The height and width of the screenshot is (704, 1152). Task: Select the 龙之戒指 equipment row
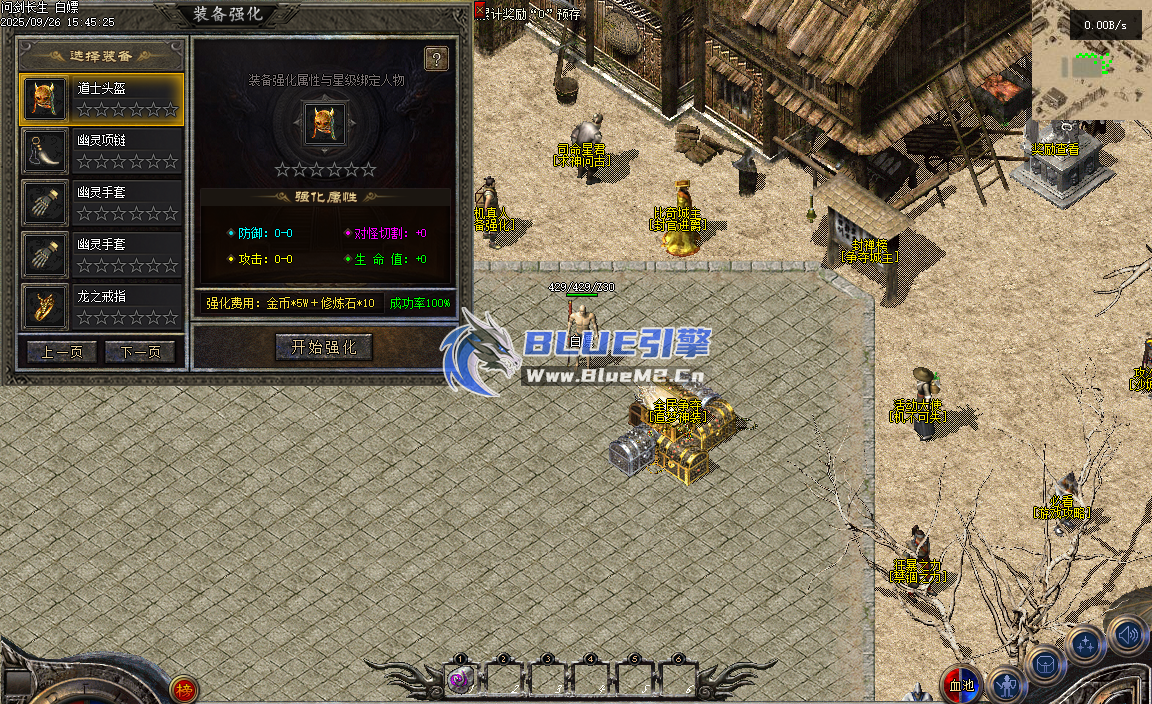pyautogui.click(x=102, y=306)
